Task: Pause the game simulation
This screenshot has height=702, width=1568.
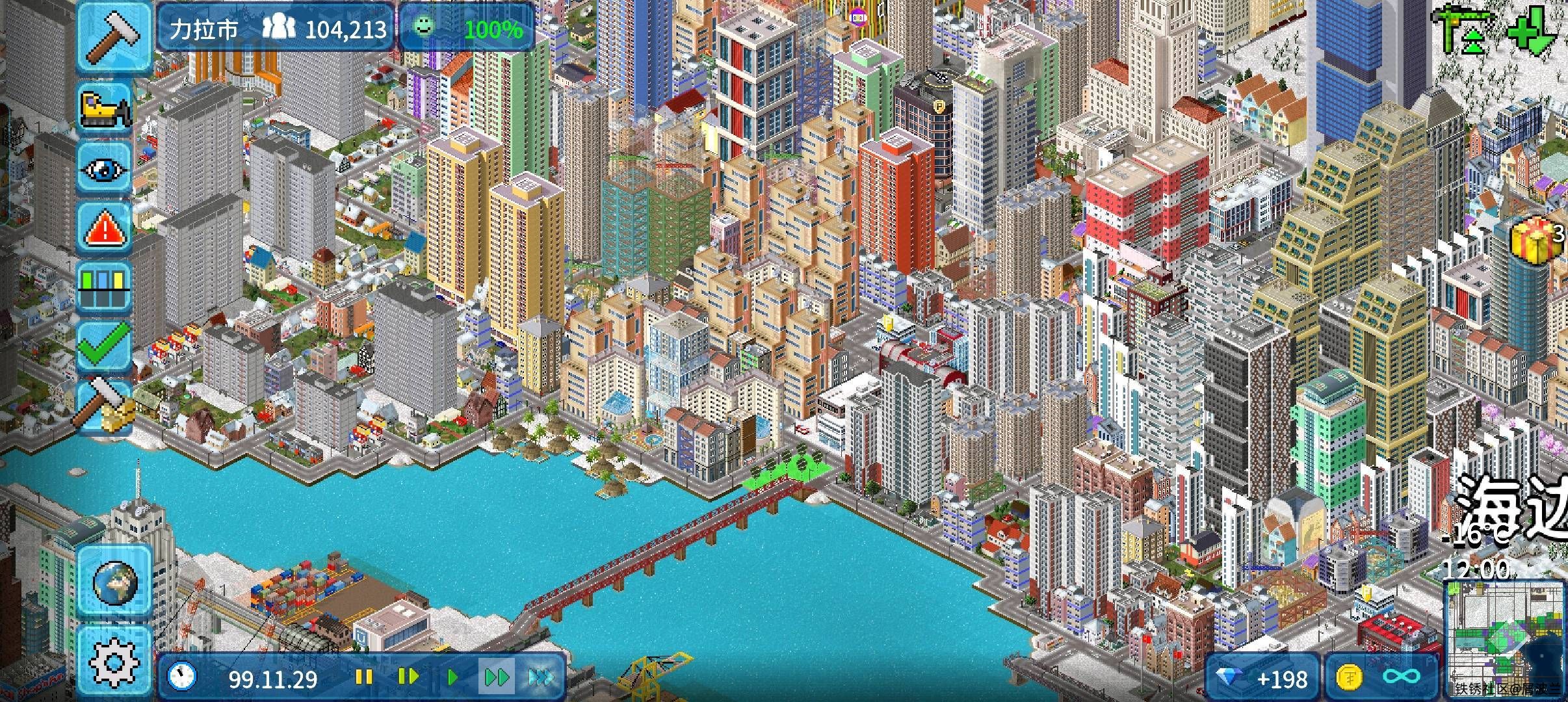Action: tap(363, 677)
